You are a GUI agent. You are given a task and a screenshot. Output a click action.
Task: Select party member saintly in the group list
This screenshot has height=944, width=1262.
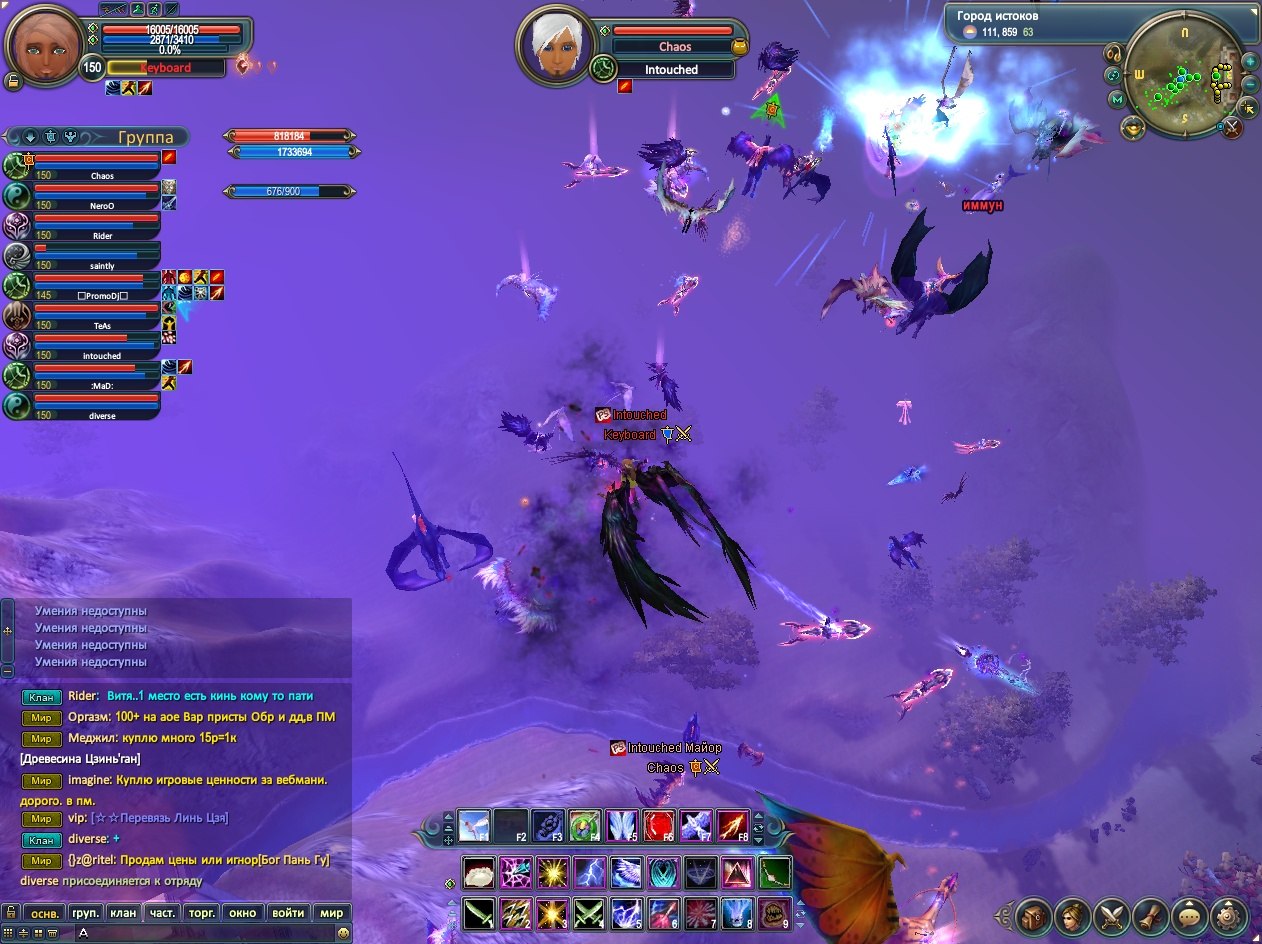97,255
